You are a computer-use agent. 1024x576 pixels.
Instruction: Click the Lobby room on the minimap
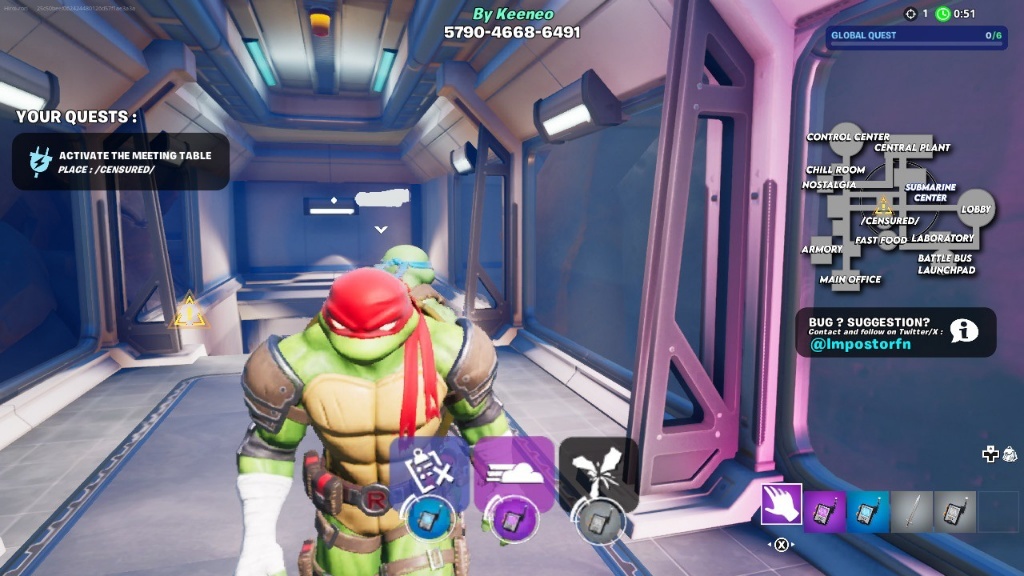coord(976,208)
